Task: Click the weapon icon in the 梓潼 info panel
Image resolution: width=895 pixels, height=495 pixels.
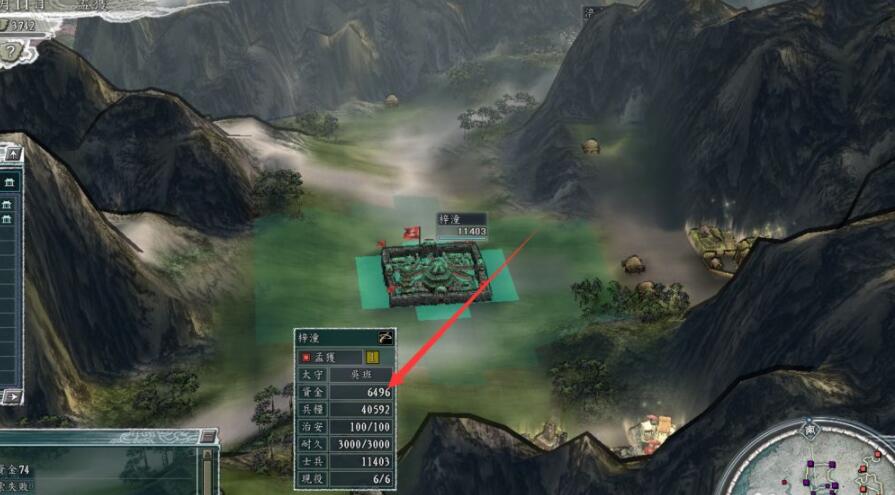Action: (384, 338)
